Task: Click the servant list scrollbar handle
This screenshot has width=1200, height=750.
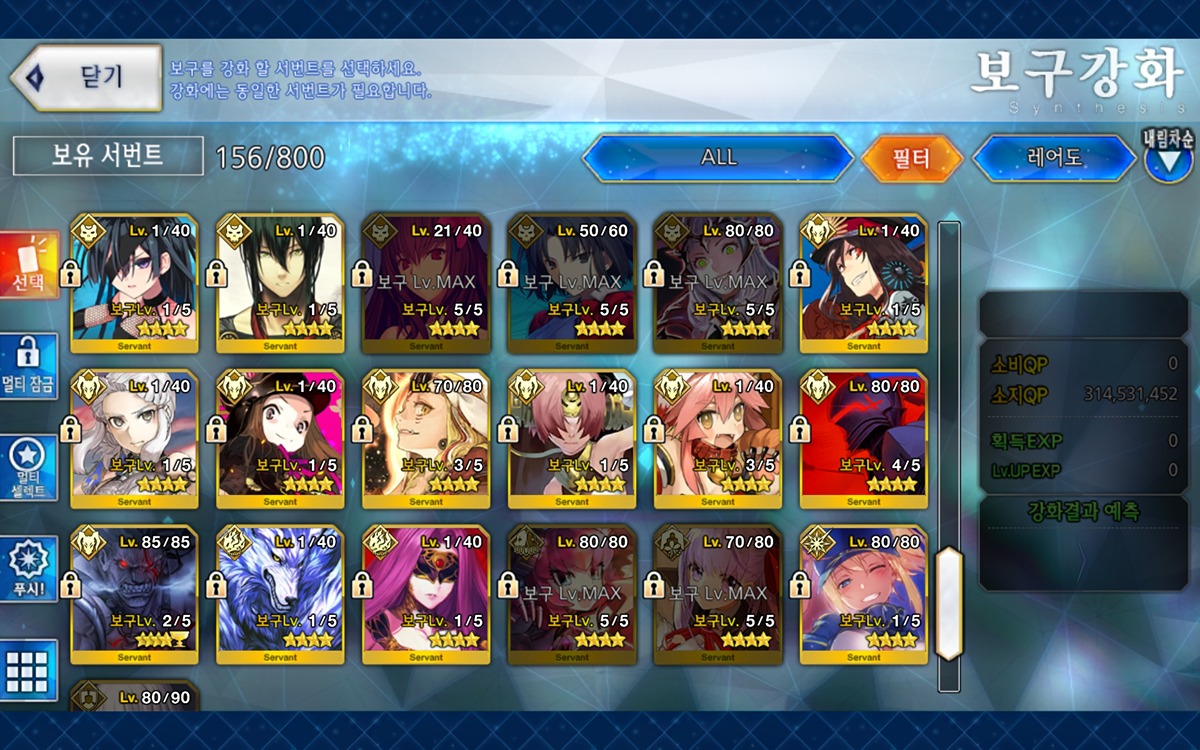Action: (x=948, y=603)
